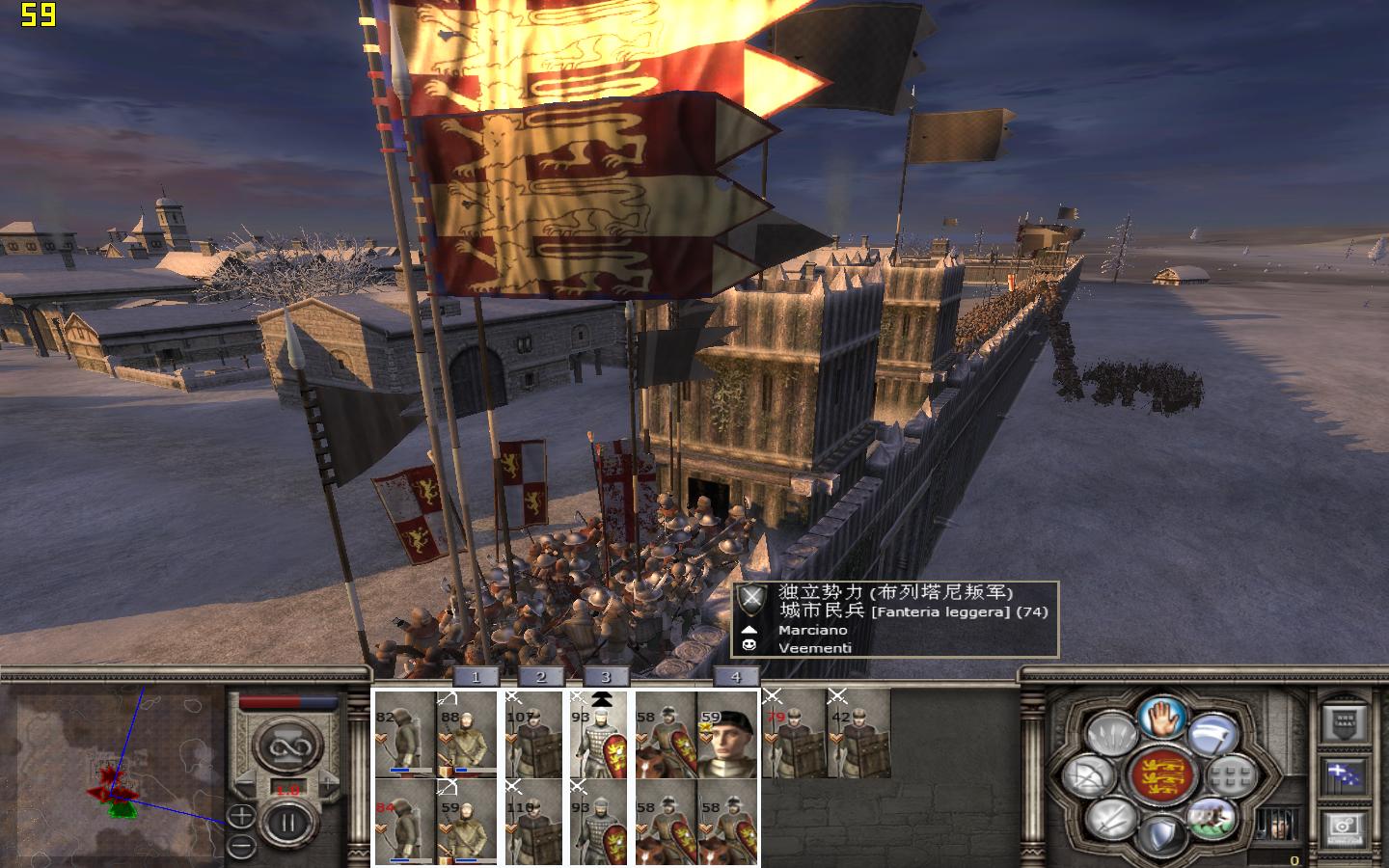The image size is (1389, 868).
Task: Click the battle minimap
Action: (x=113, y=772)
